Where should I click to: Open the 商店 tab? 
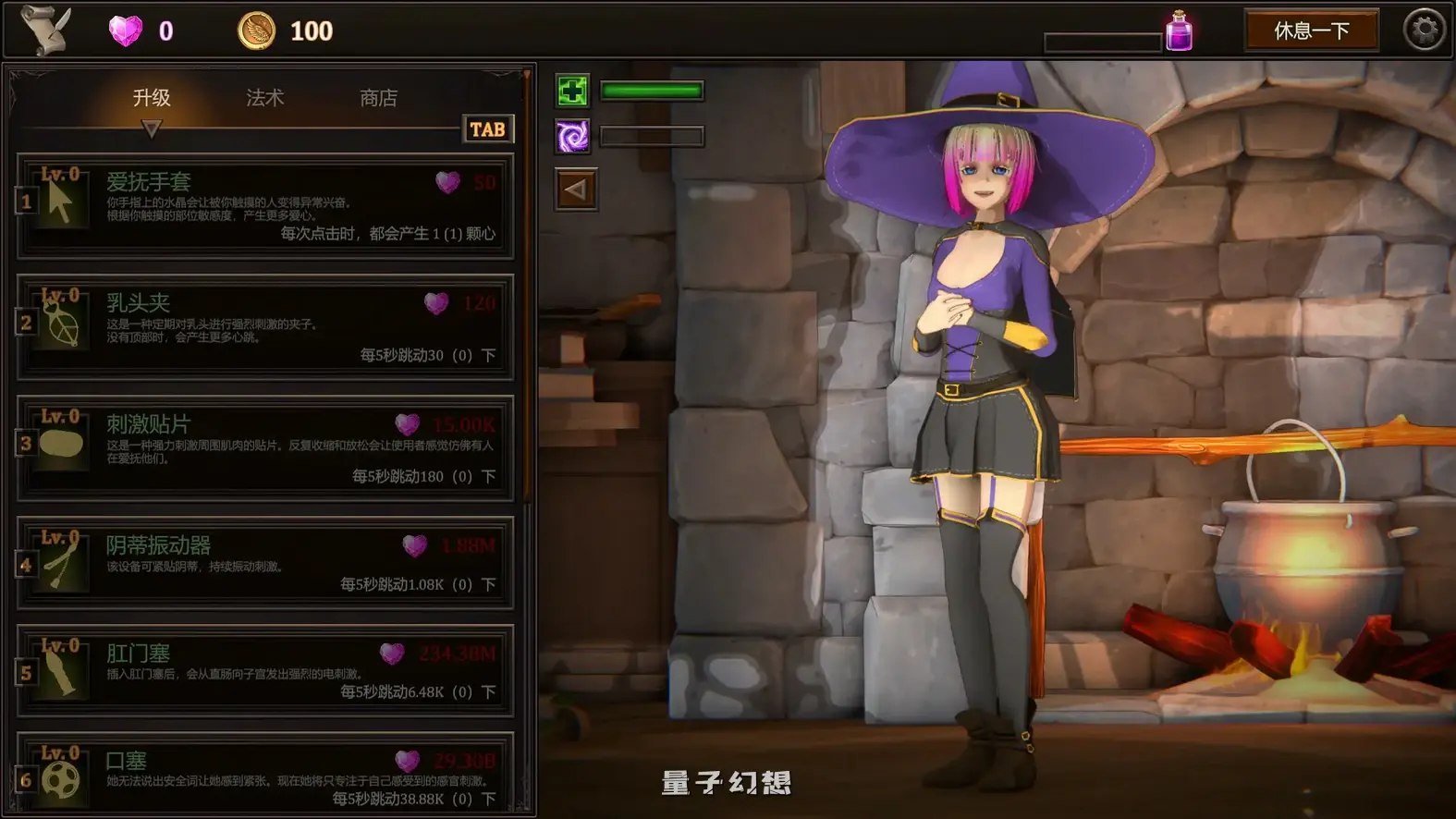coord(379,96)
